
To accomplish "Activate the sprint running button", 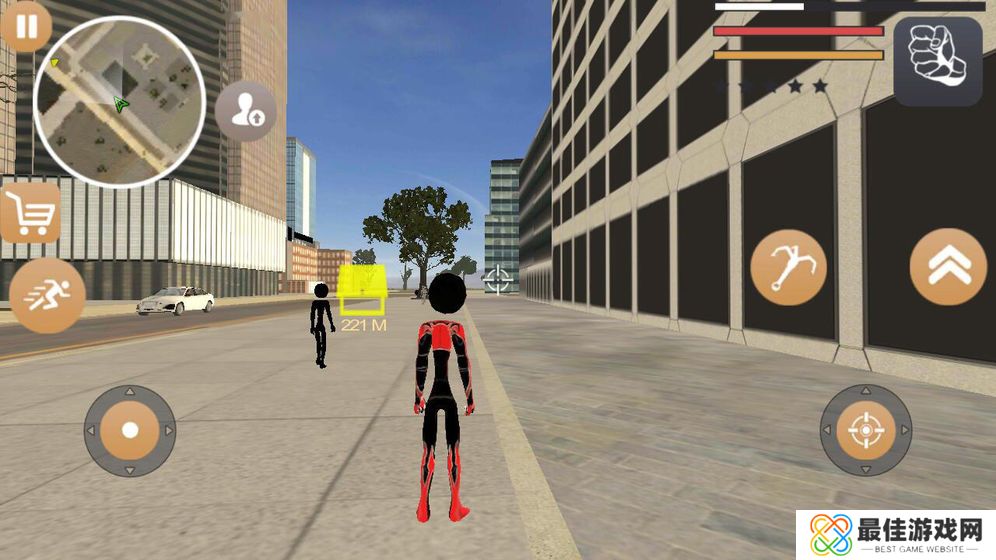I will point(46,296).
